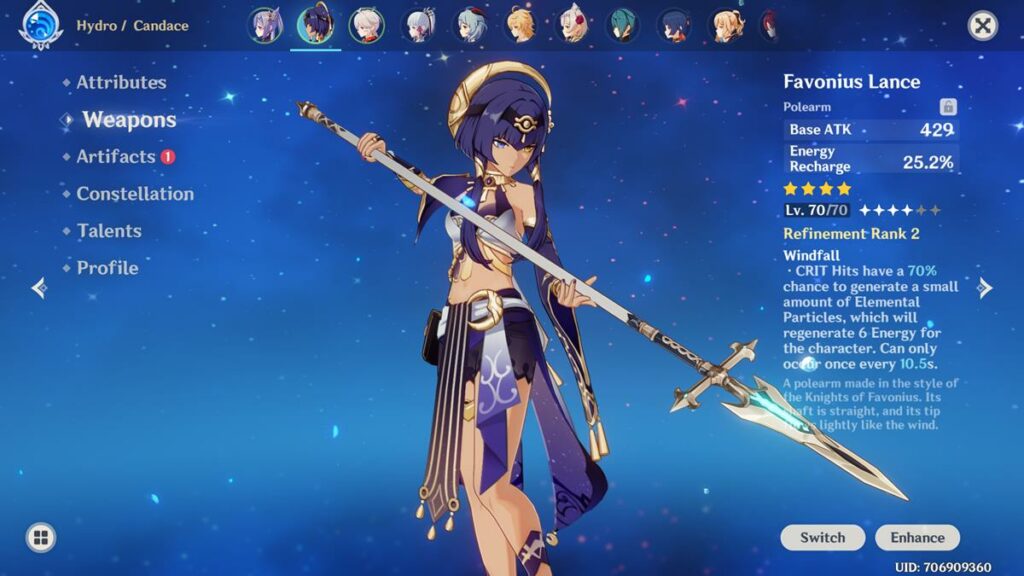This screenshot has width=1024, height=576.
Task: Close the character screen with X
Action: point(983,26)
